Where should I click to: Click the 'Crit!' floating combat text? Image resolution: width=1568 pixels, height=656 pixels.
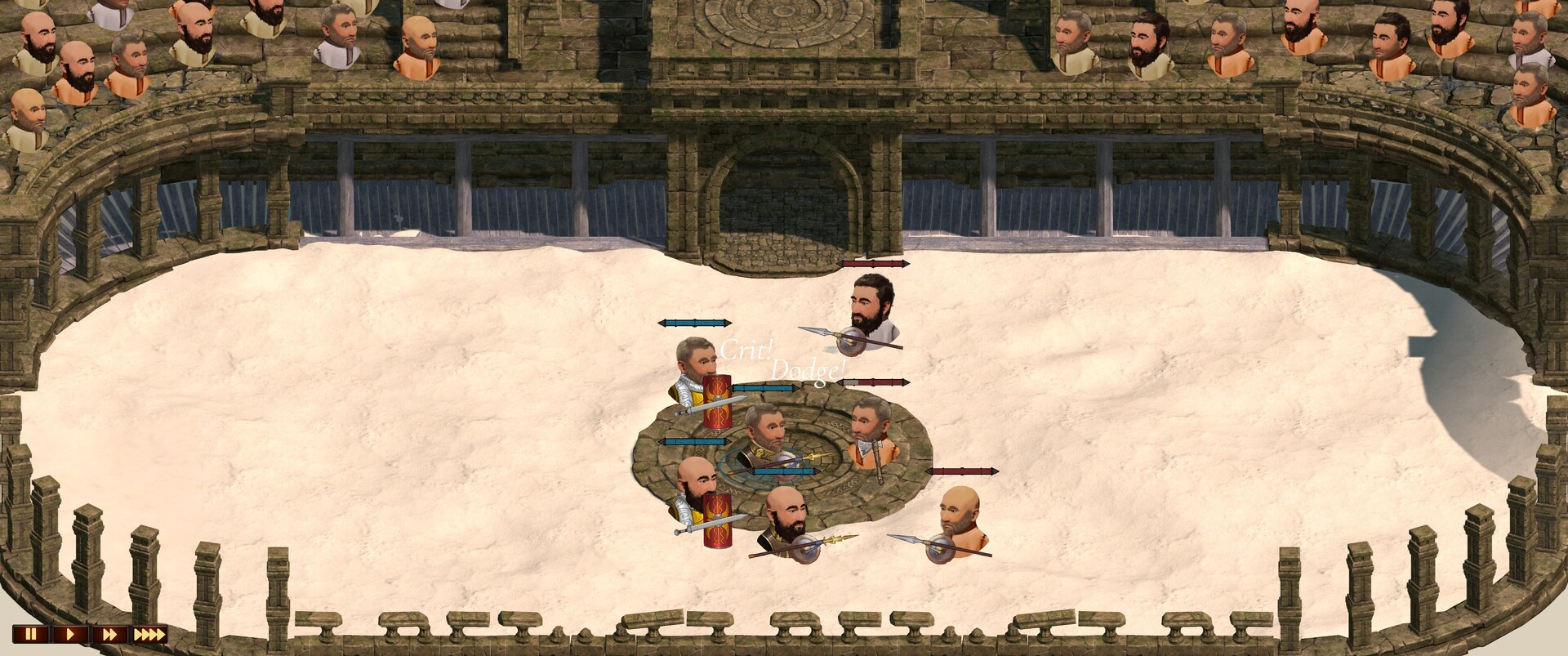tap(746, 349)
